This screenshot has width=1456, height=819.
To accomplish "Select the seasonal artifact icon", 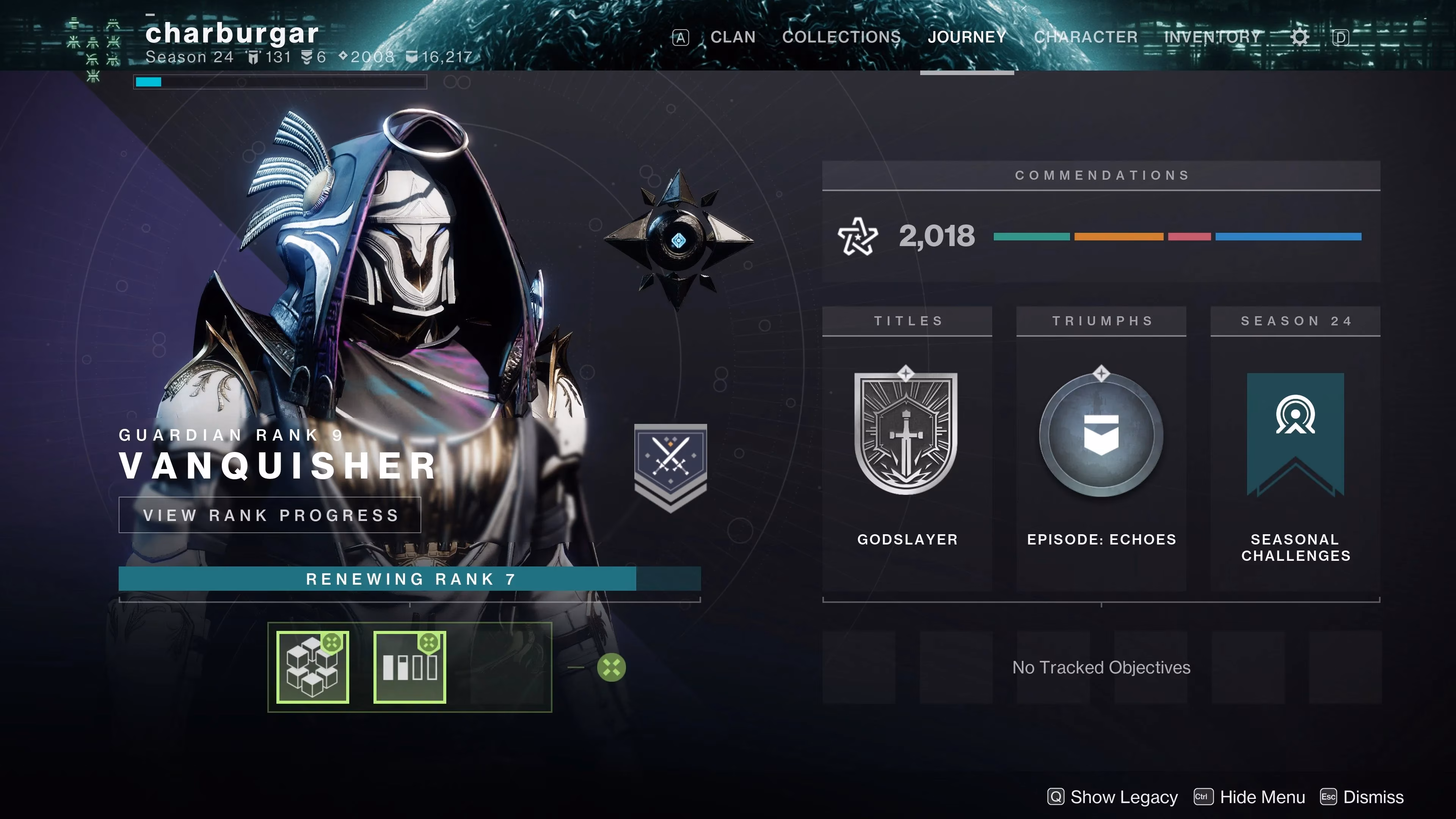I will click(x=312, y=667).
